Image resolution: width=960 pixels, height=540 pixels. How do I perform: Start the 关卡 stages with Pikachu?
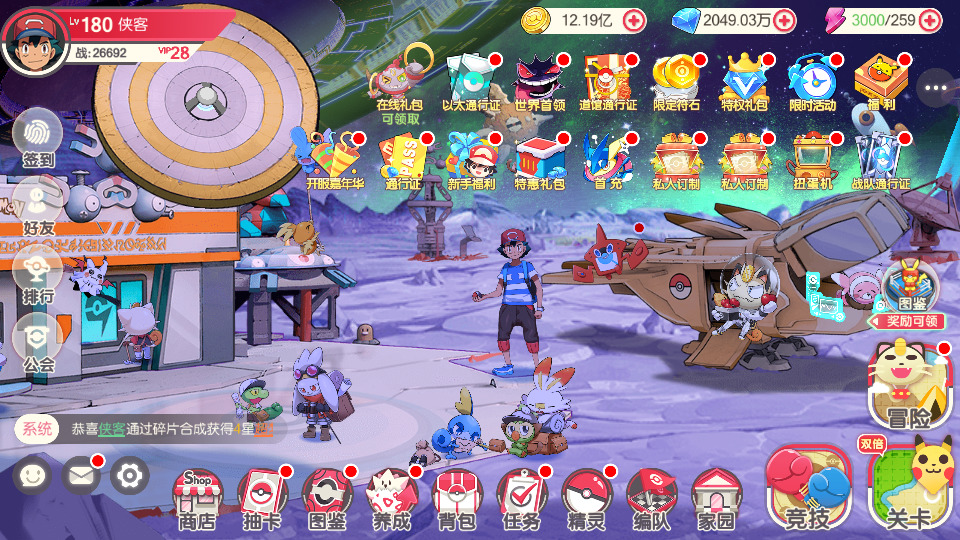tap(908, 490)
